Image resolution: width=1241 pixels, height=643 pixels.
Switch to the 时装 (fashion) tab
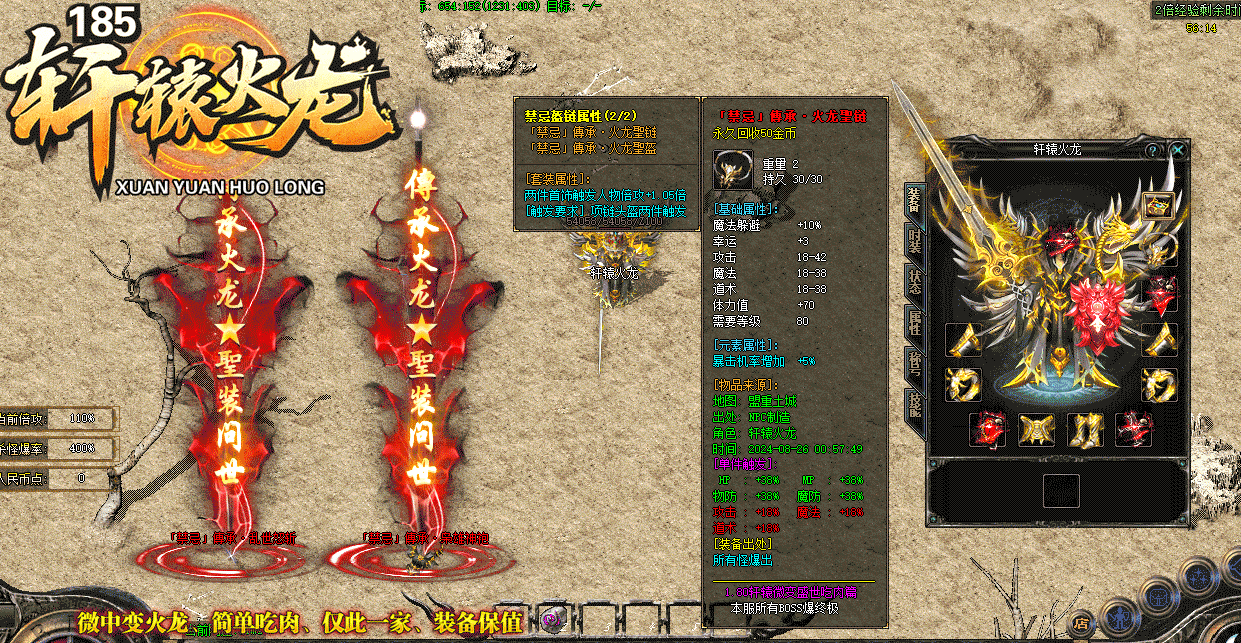click(914, 240)
